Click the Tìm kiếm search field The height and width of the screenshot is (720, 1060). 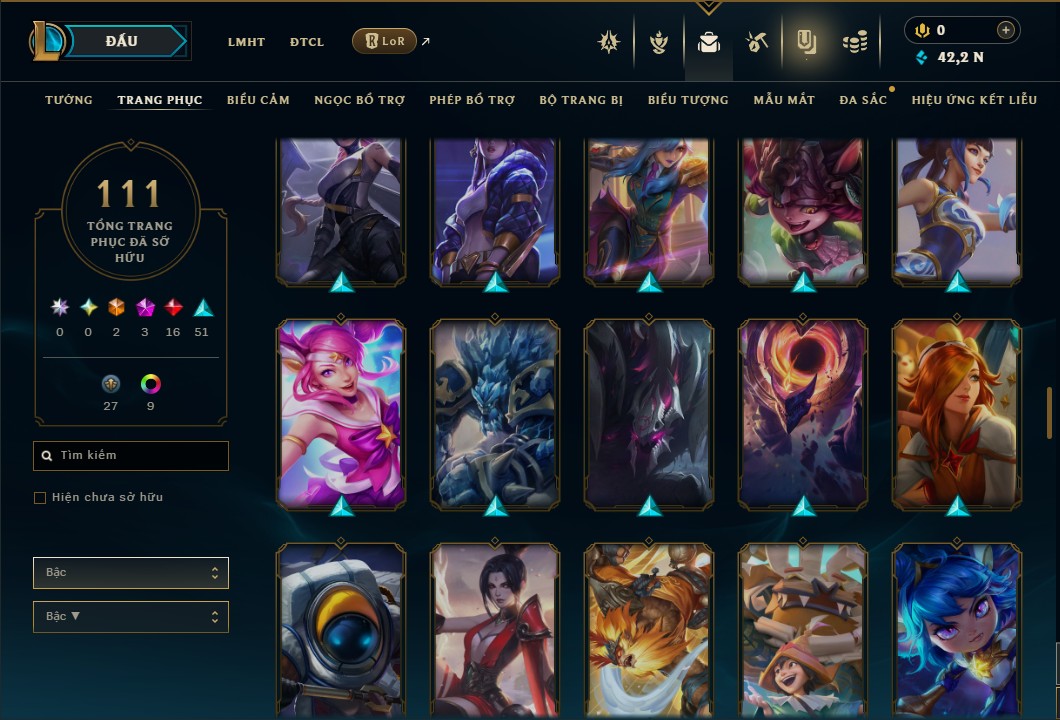[x=131, y=456]
